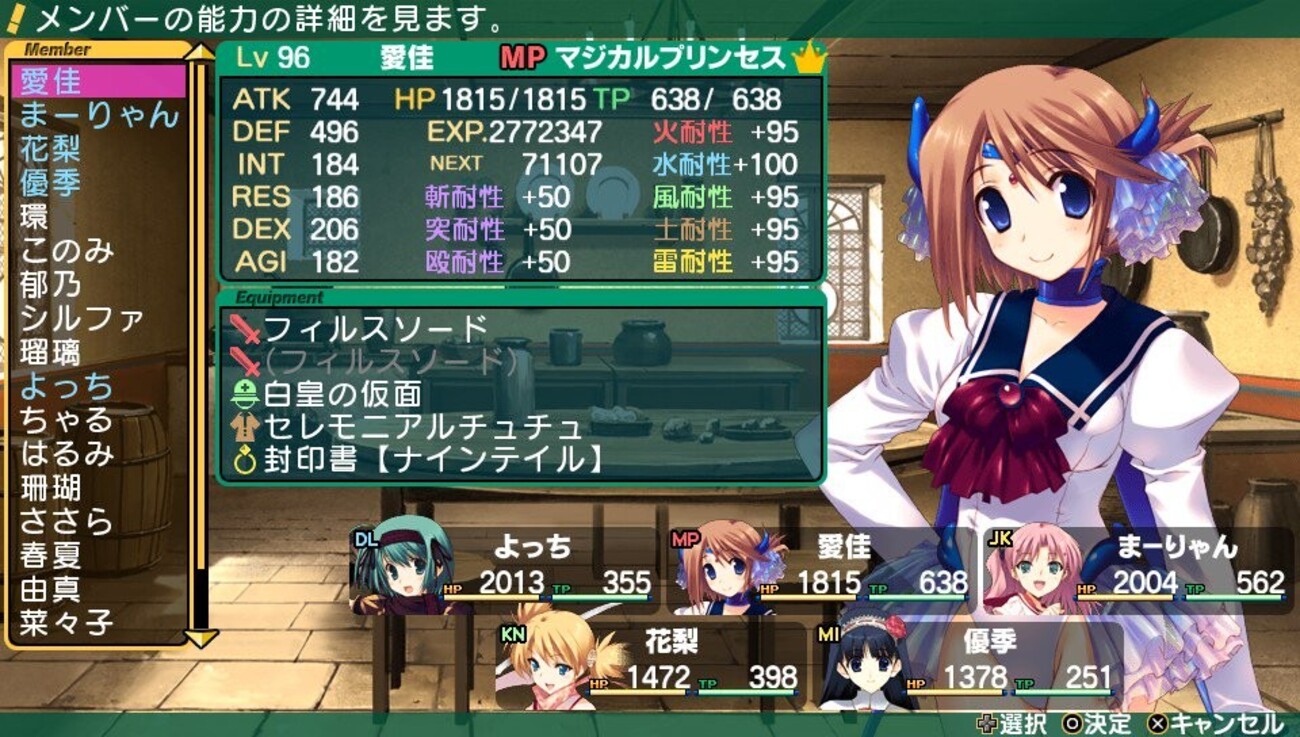Pick 優季 from the member list
This screenshot has height=737, width=1300.
pyautogui.click(x=52, y=183)
